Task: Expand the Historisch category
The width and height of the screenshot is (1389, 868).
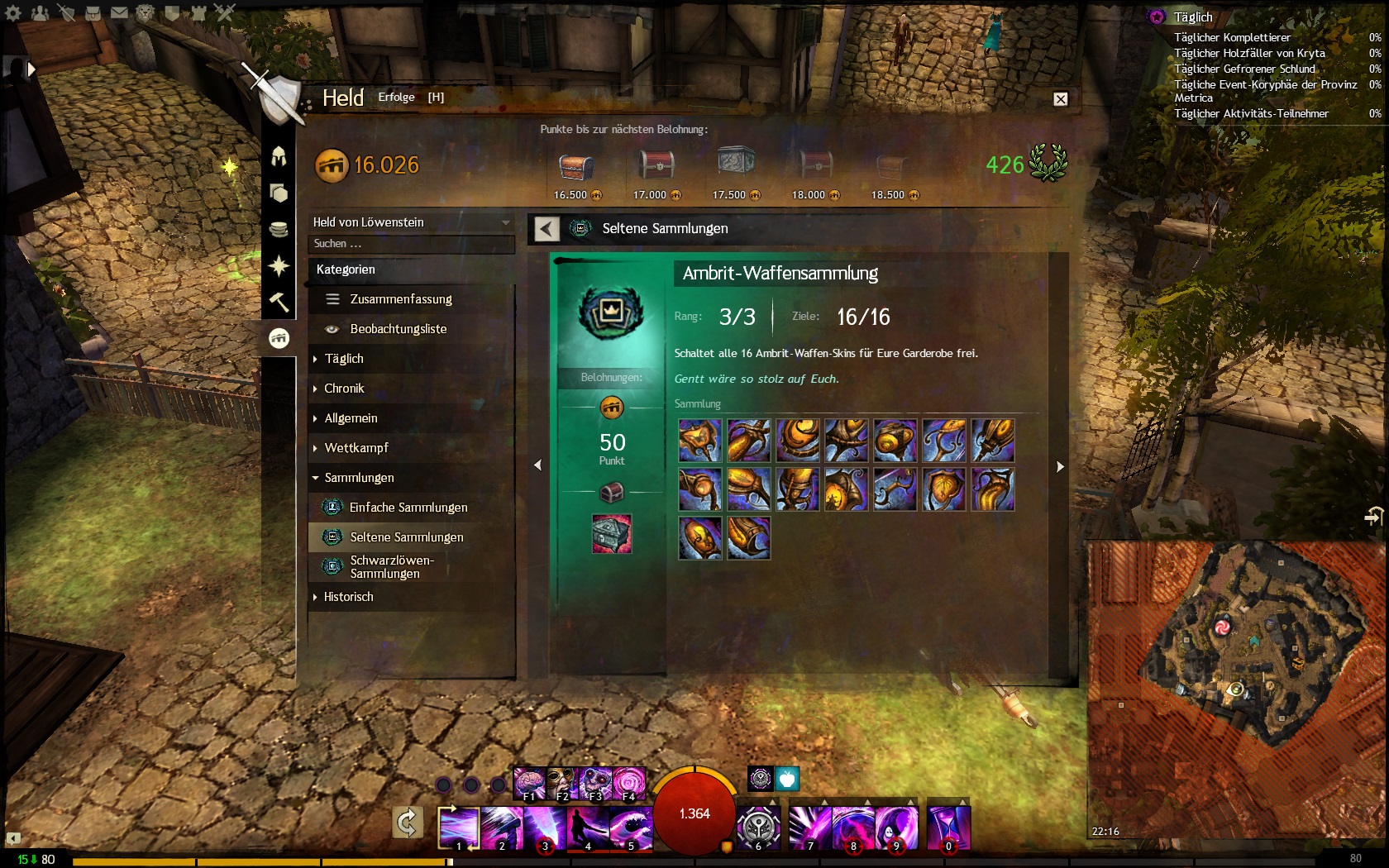Action: (x=347, y=597)
